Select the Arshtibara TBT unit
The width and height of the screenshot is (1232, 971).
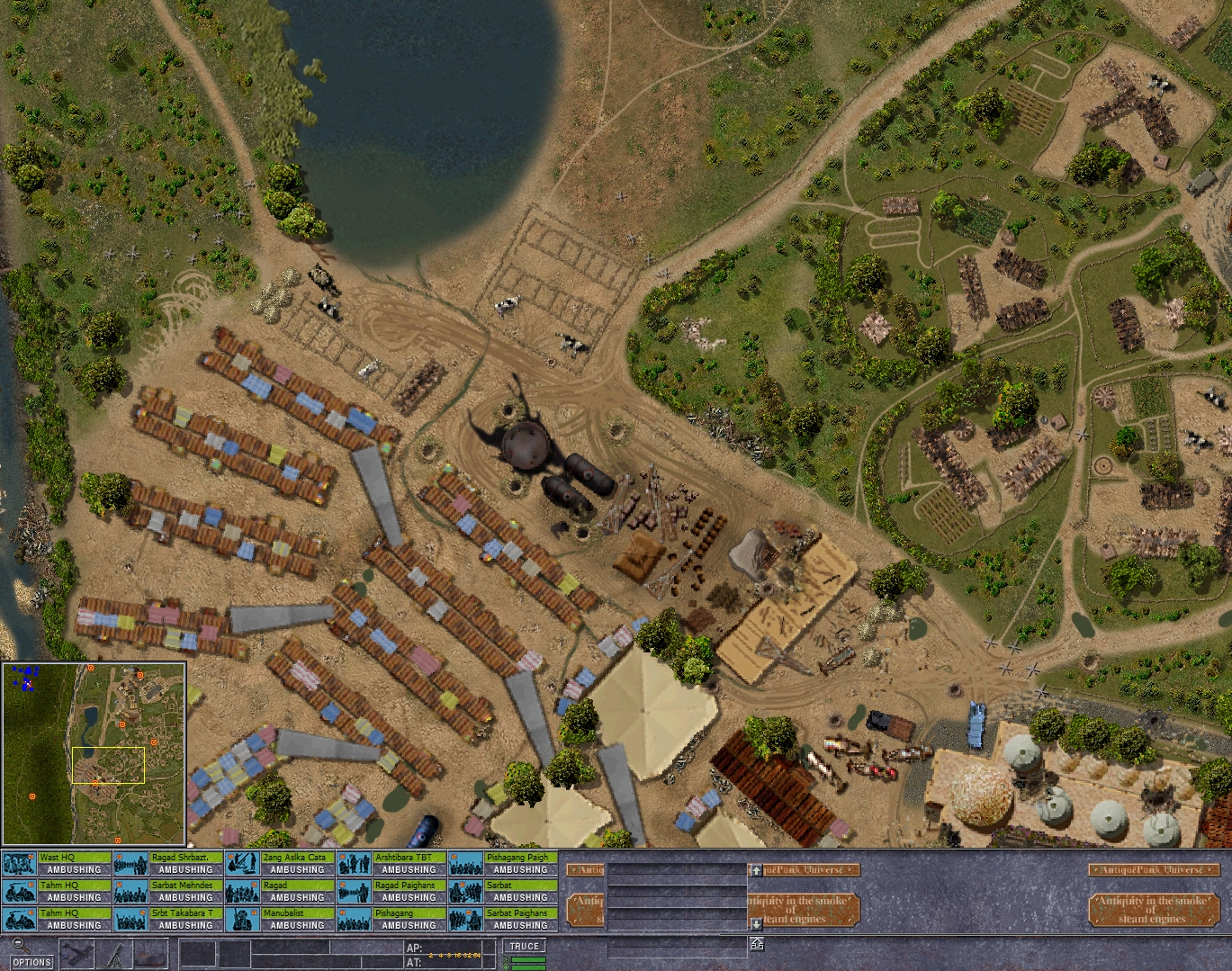pos(391,864)
